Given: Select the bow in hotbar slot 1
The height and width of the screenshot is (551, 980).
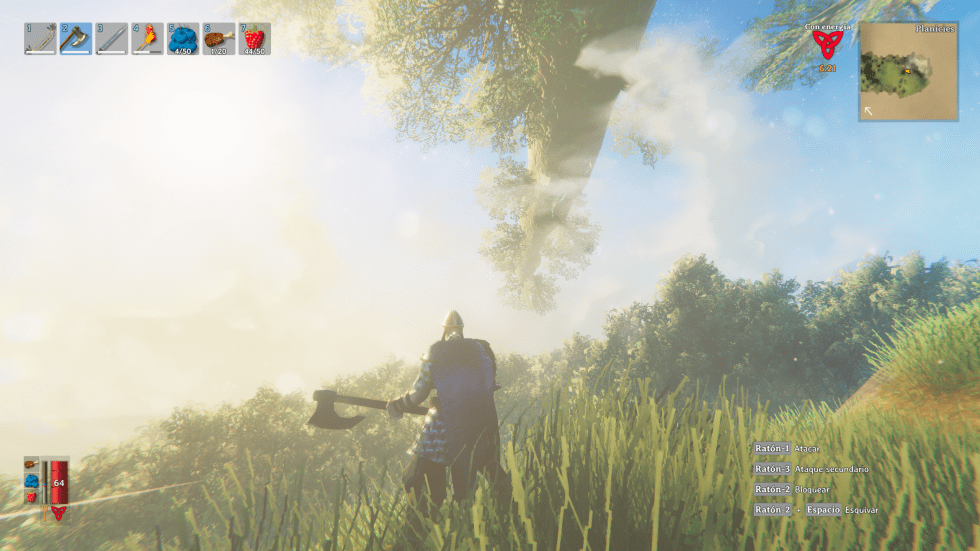Looking at the screenshot, I should click(40, 39).
